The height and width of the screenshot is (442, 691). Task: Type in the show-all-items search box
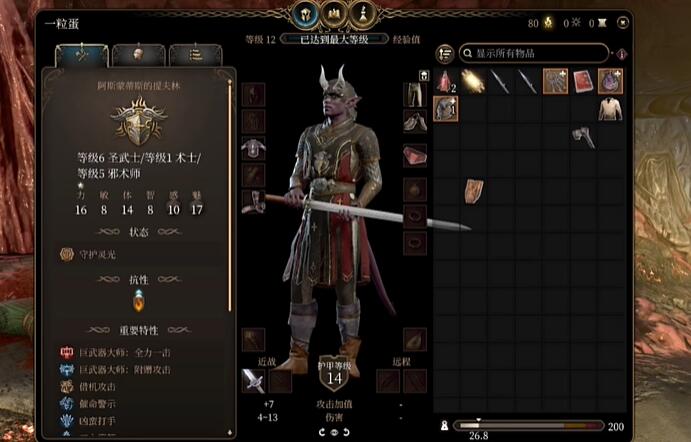click(x=537, y=52)
